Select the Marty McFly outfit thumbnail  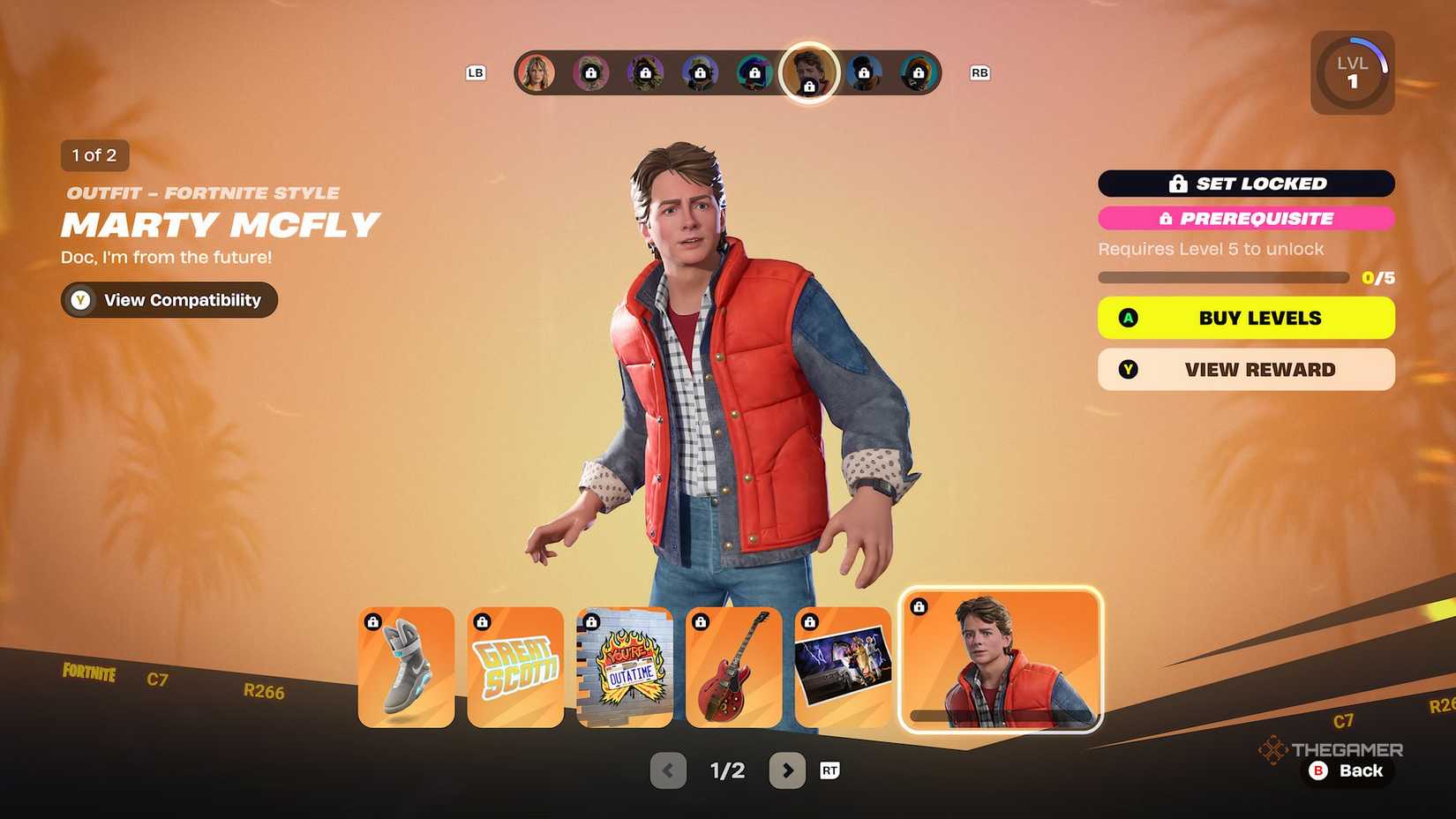point(1000,663)
